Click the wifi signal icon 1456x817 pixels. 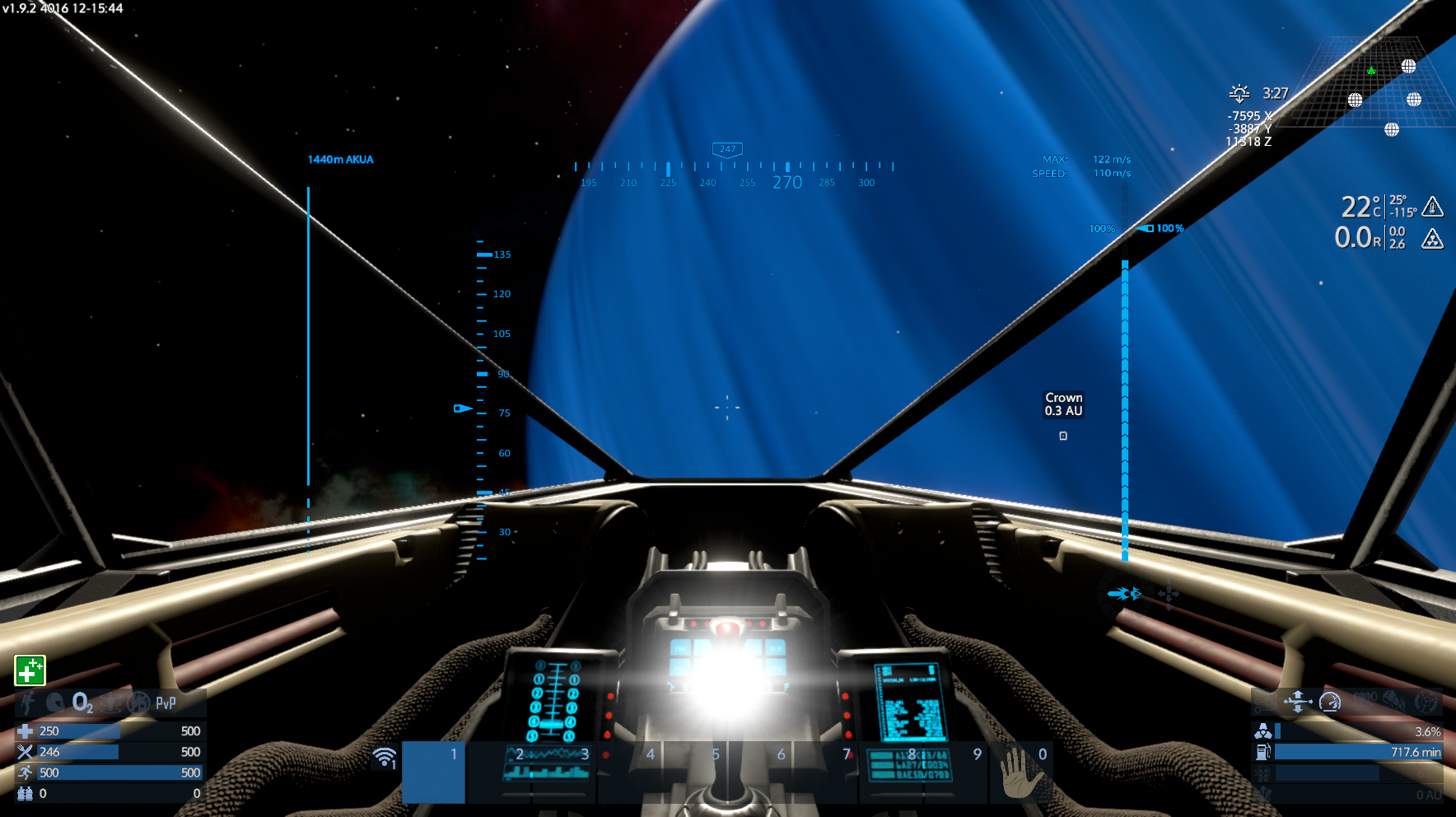tap(385, 757)
